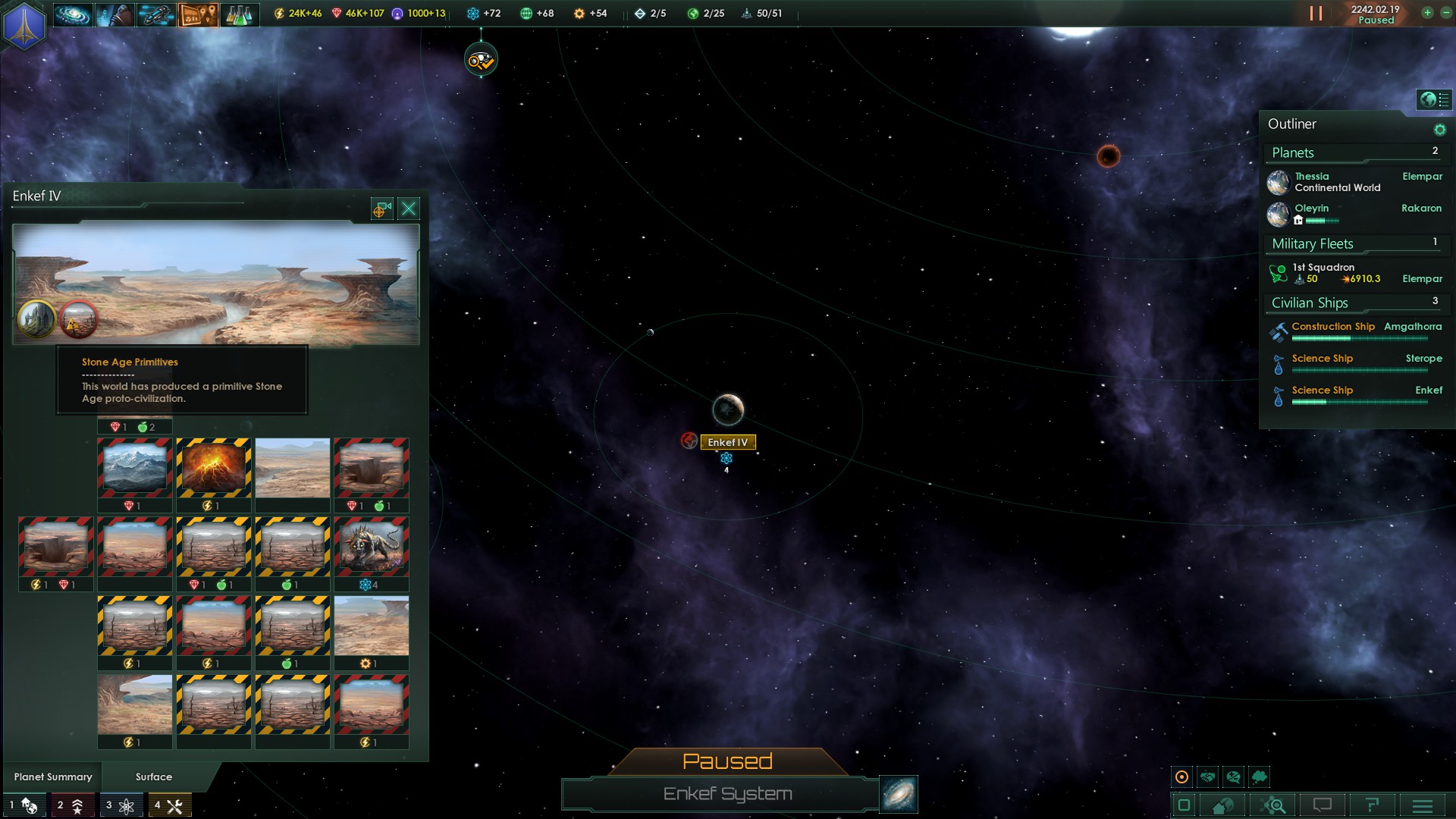Select the Science Ship at Enkef

point(1323,391)
